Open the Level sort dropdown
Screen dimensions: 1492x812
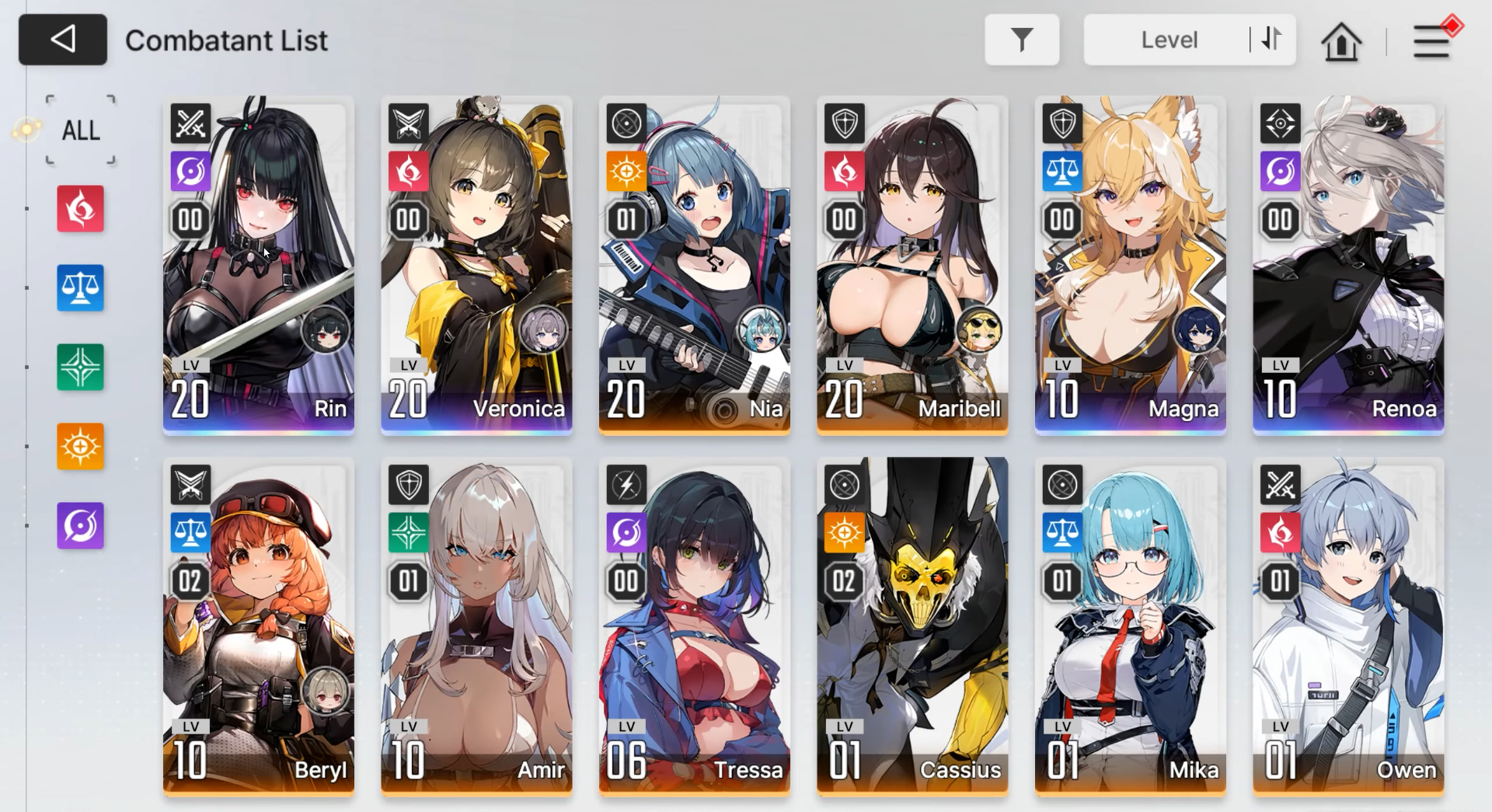[x=1168, y=40]
